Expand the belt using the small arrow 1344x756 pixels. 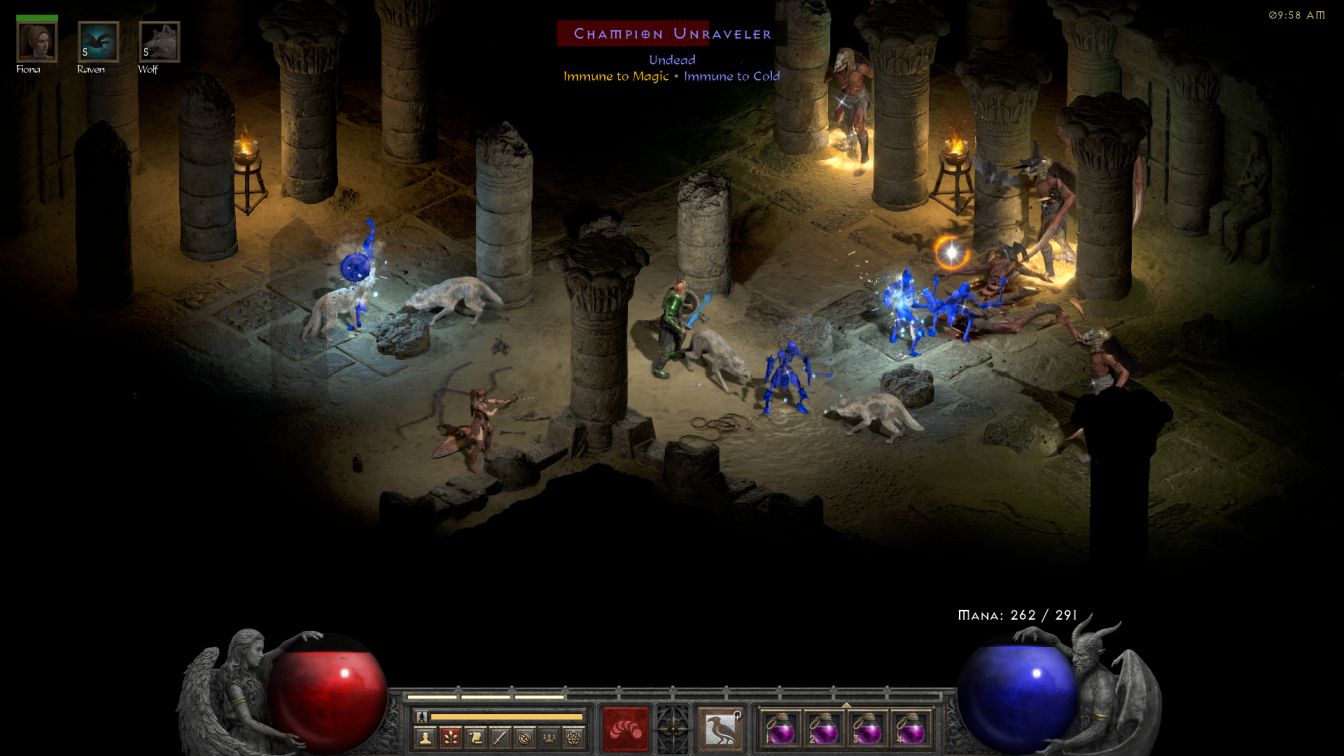(846, 705)
